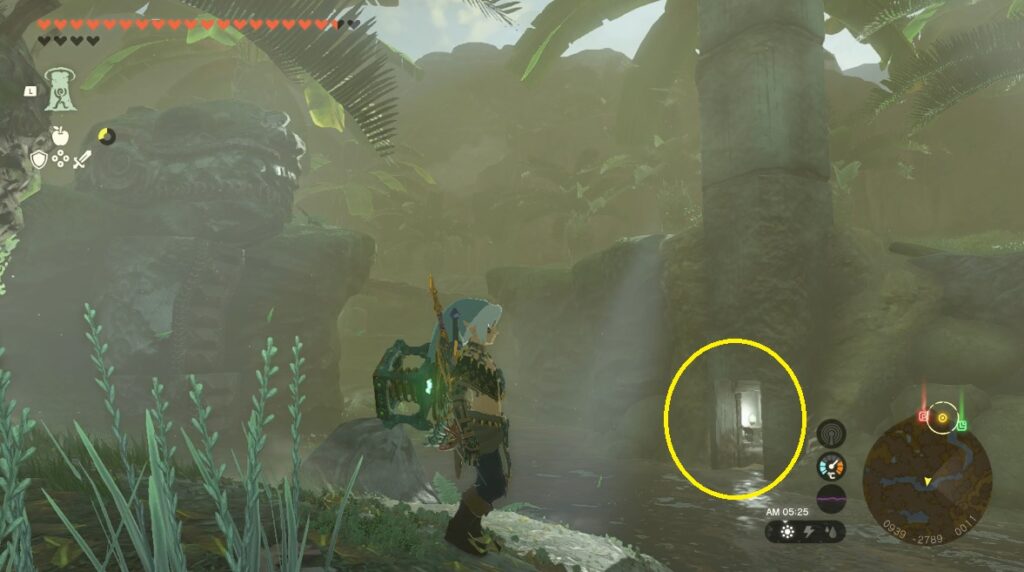Open the shield quick-select icon
Viewport: 1024px width, 572px height.
[x=39, y=159]
